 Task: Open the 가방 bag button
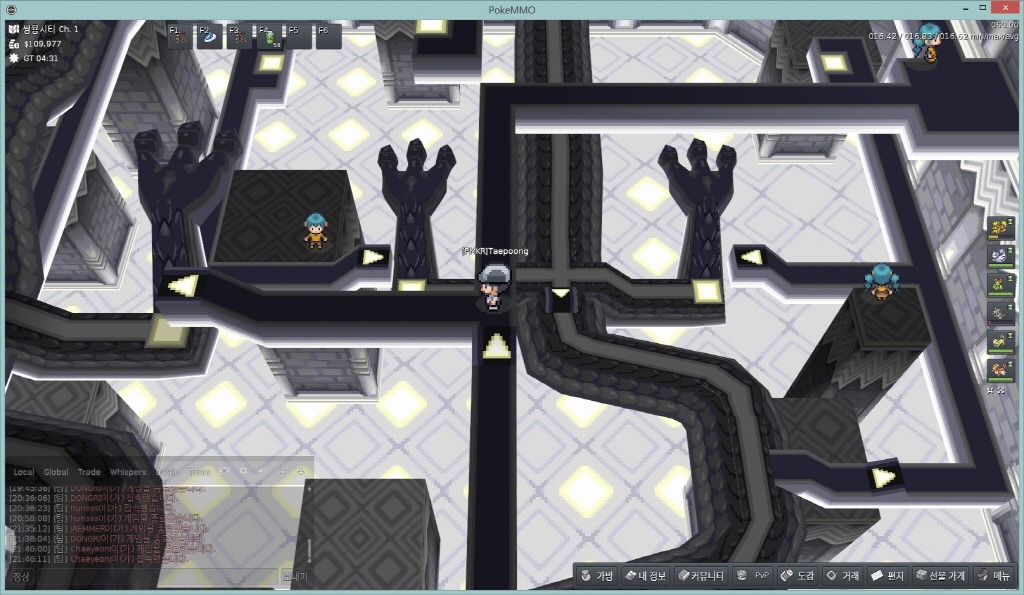(x=596, y=576)
